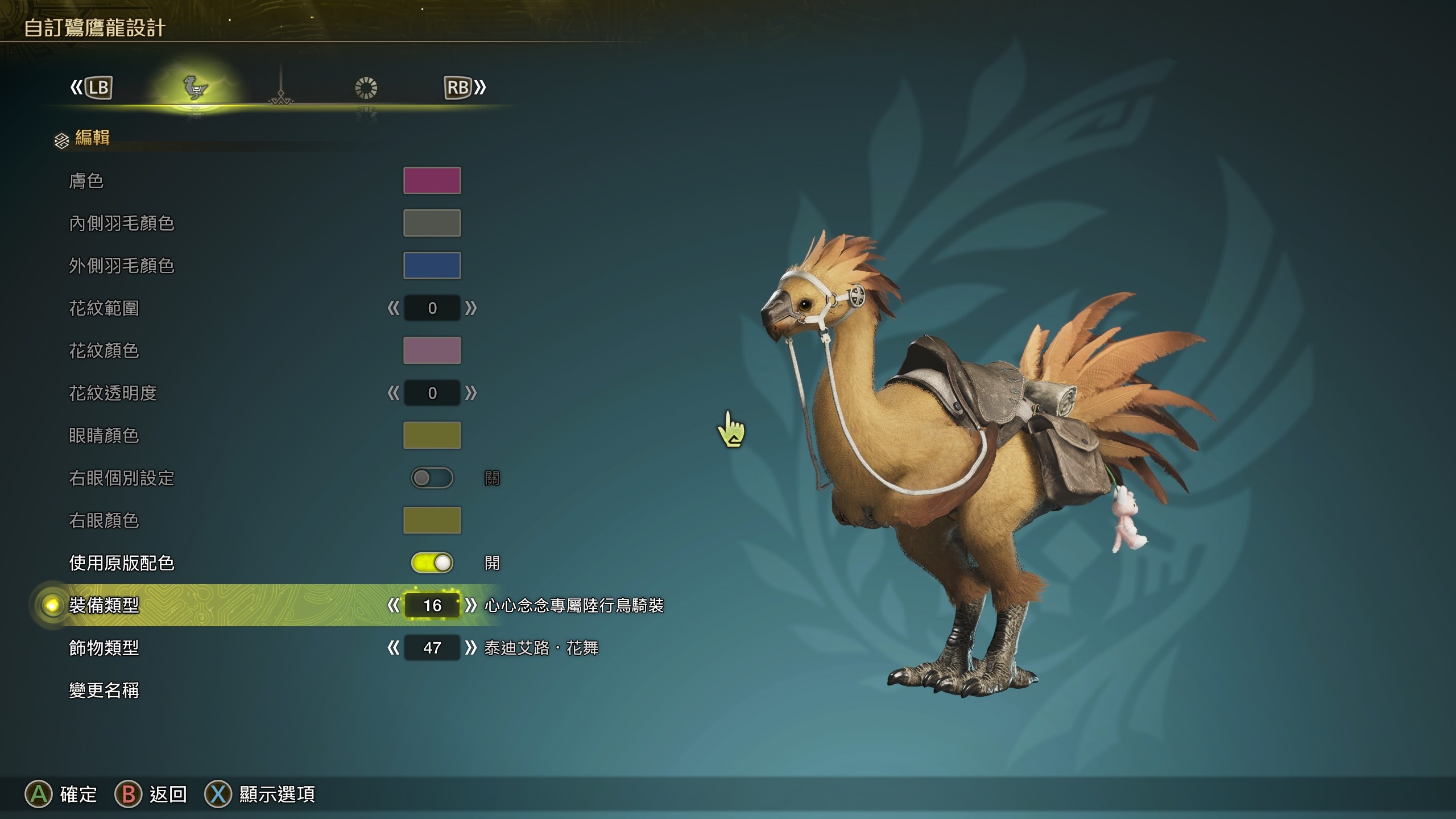Open the 右眼顏色 right eye swatch
Screen dimensions: 1456x819
(x=432, y=520)
